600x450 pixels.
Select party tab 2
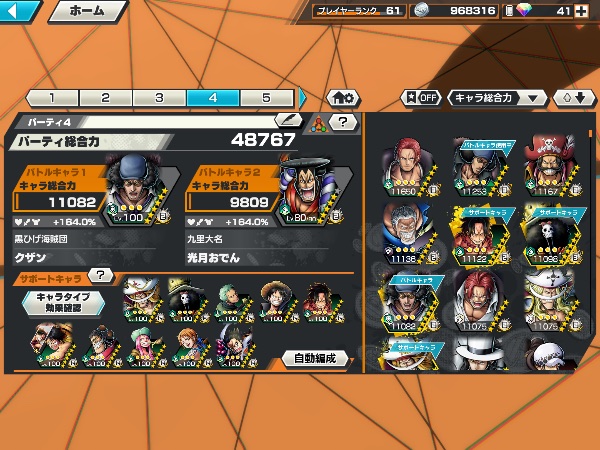(x=107, y=98)
